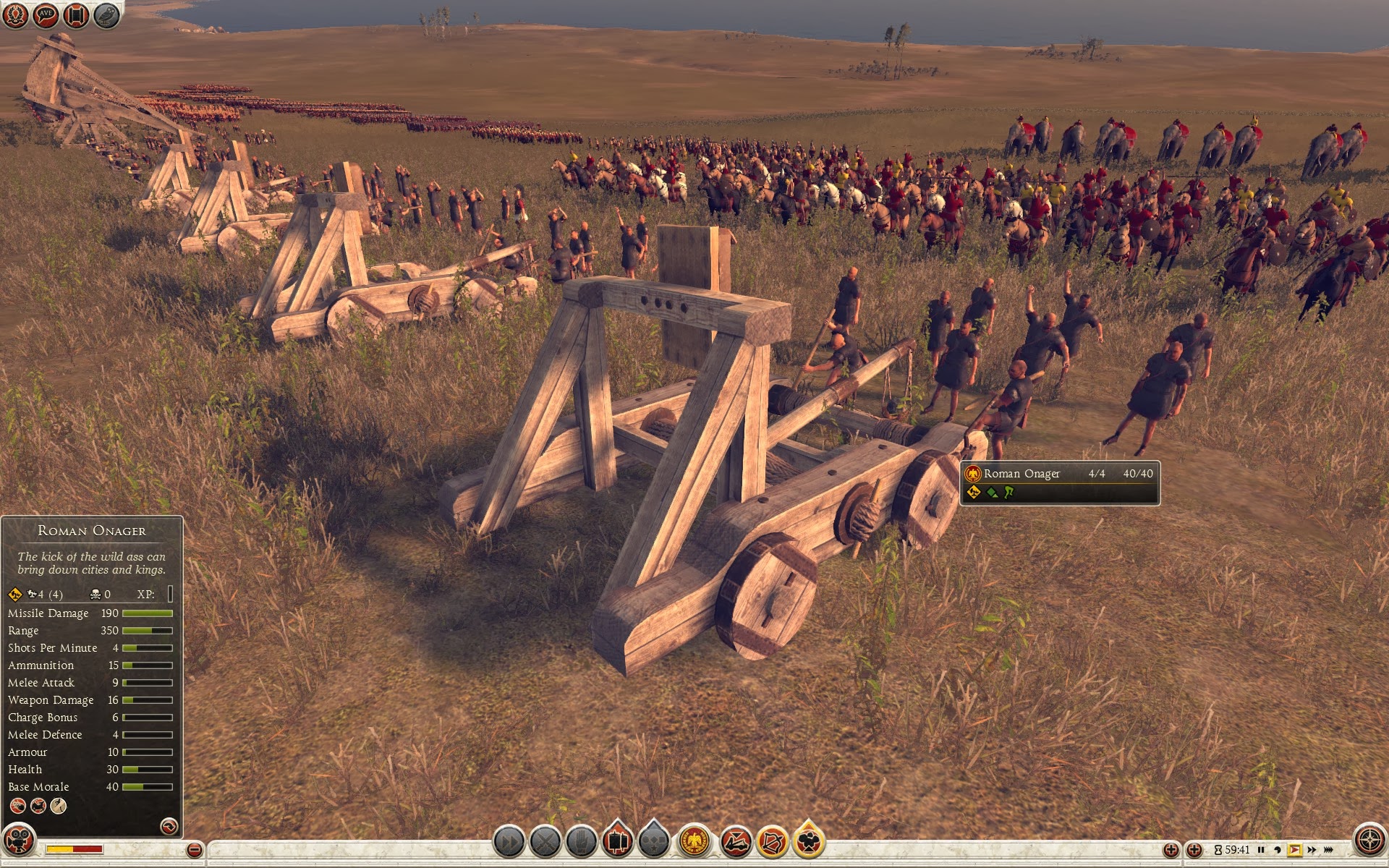1389x868 pixels.
Task: Click the red scroll icon
Action: pyautogui.click(x=76, y=15)
